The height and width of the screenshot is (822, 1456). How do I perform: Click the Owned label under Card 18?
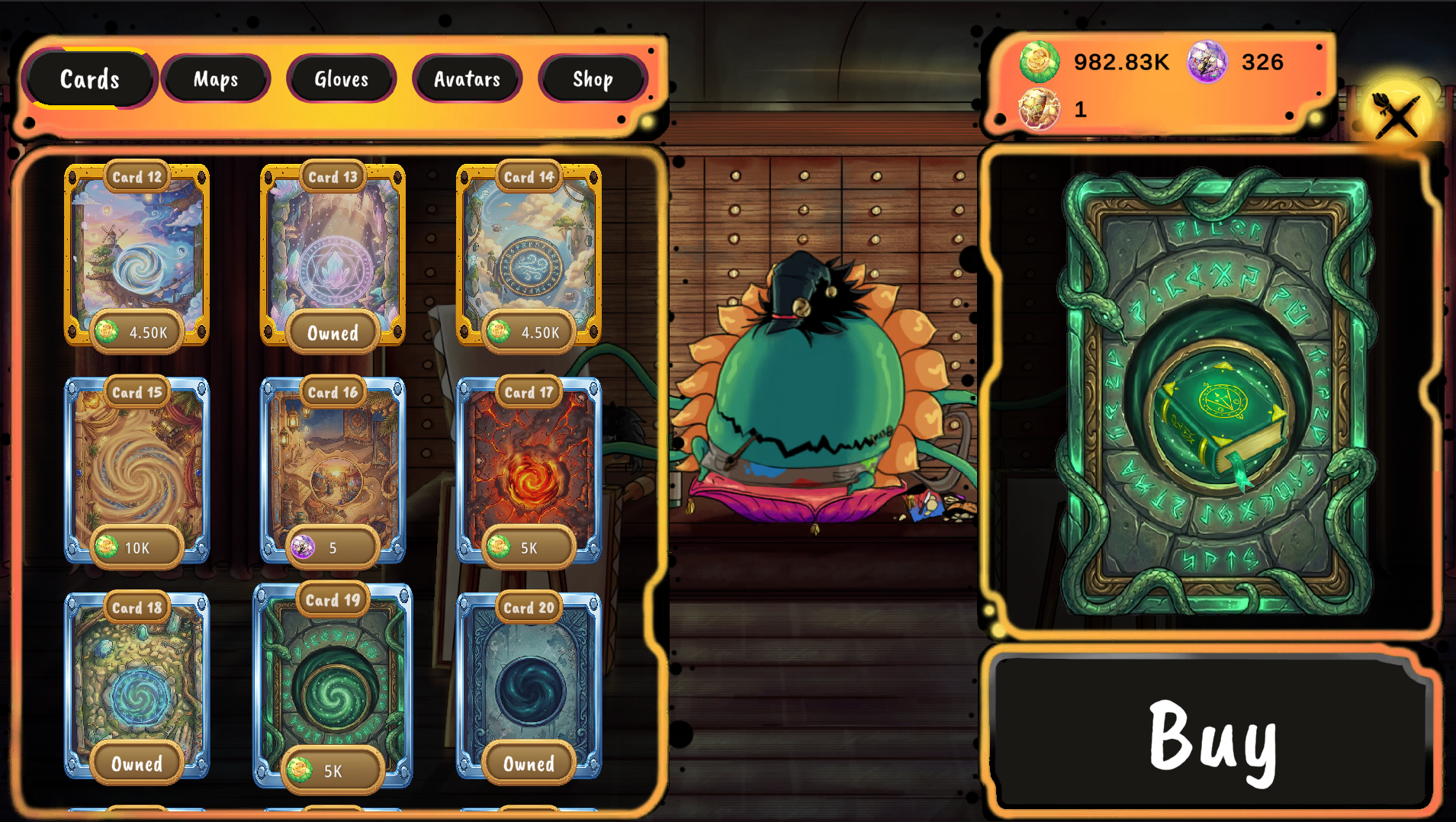pos(137,765)
